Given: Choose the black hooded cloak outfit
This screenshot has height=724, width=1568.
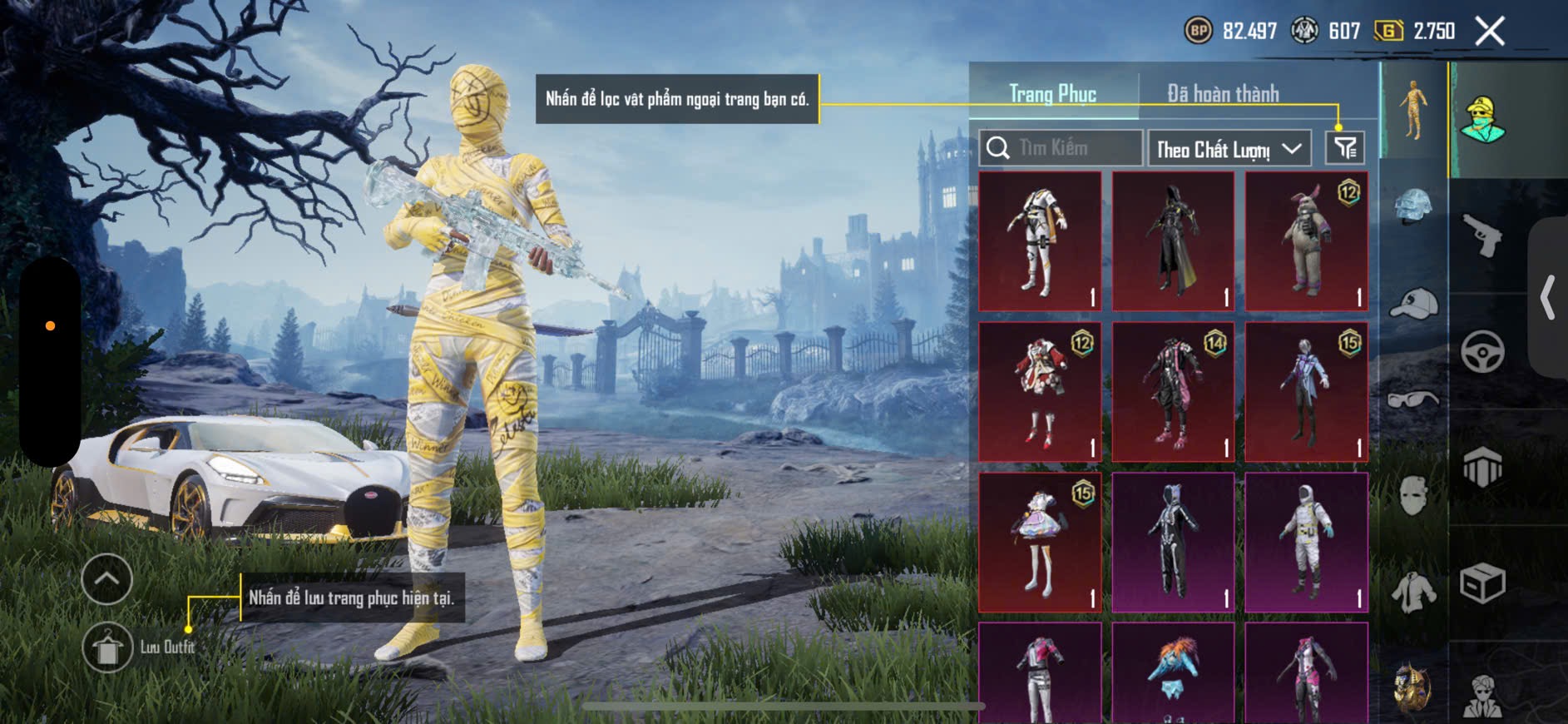Looking at the screenshot, I should click(1173, 241).
